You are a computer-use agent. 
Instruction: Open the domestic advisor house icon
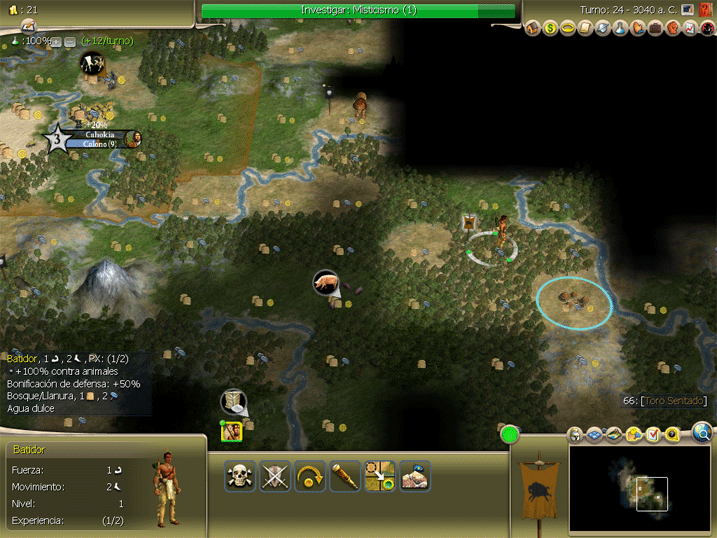coord(533,28)
